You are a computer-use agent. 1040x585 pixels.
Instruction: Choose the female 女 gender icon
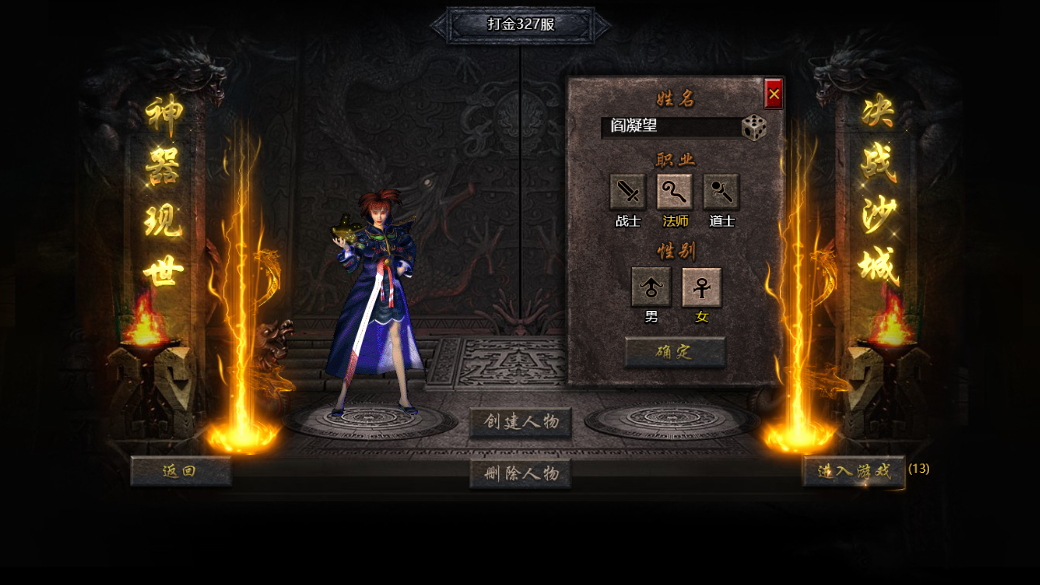point(701,287)
